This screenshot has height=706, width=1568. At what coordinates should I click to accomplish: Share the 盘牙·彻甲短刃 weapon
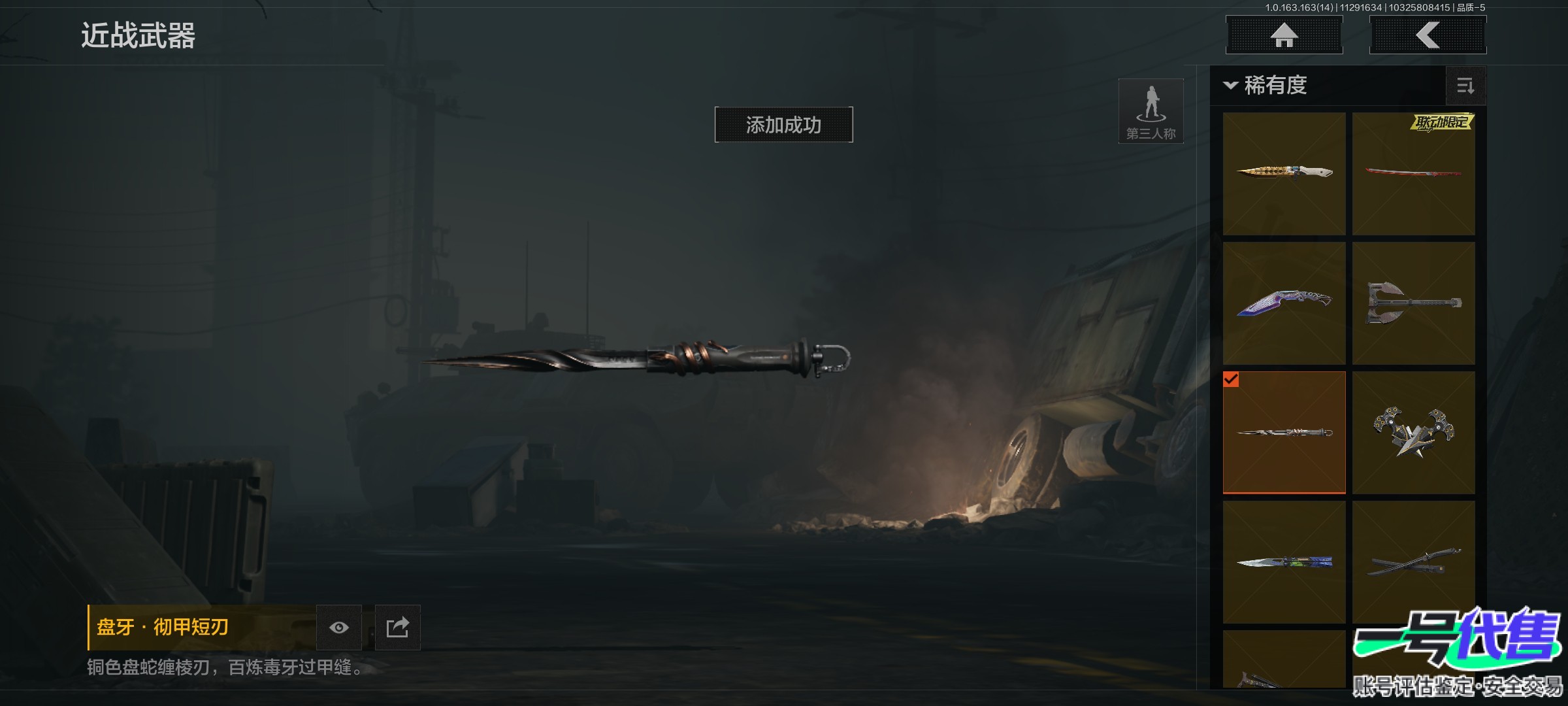point(397,628)
